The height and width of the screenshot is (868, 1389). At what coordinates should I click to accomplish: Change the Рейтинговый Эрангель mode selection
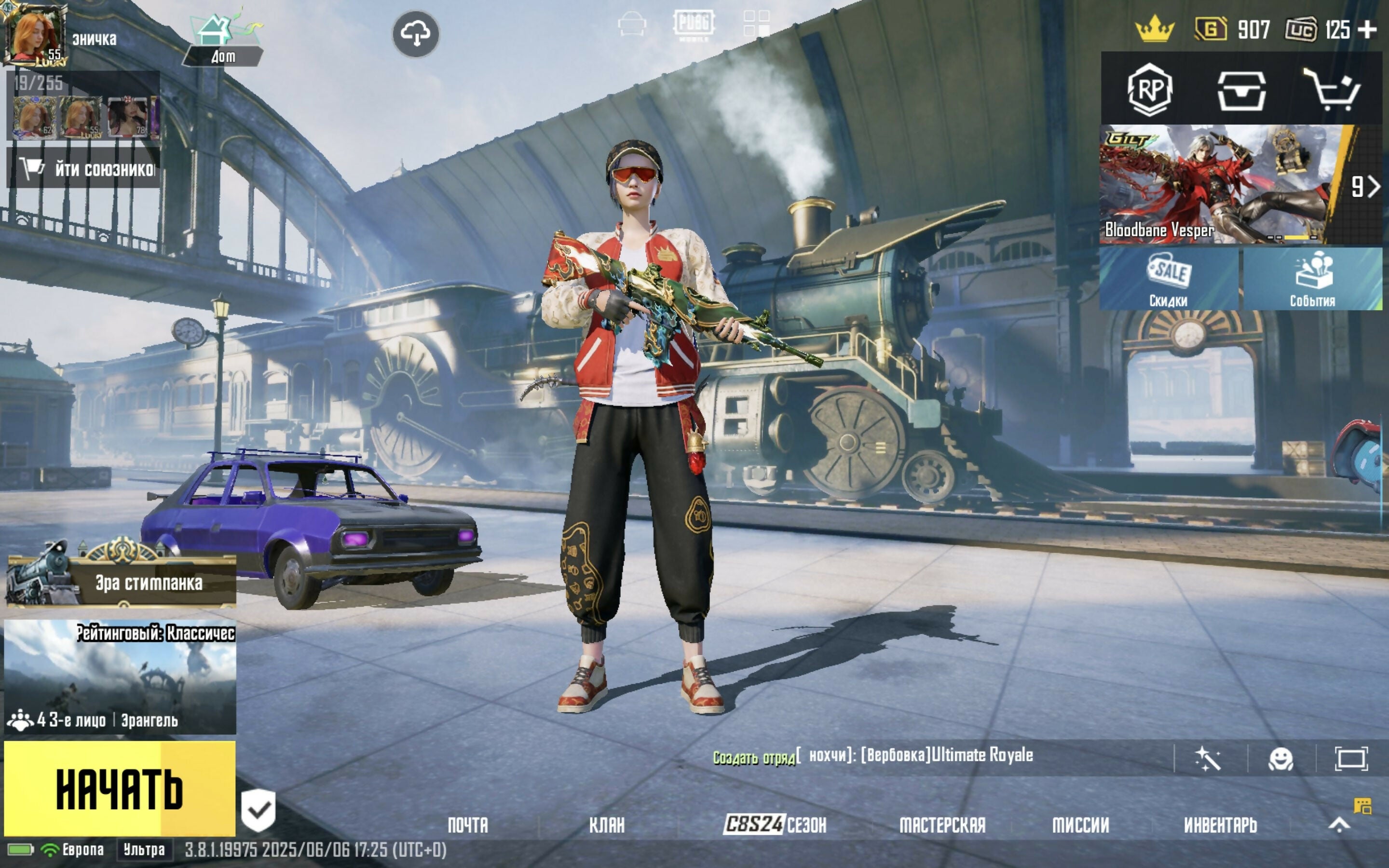tap(120, 676)
